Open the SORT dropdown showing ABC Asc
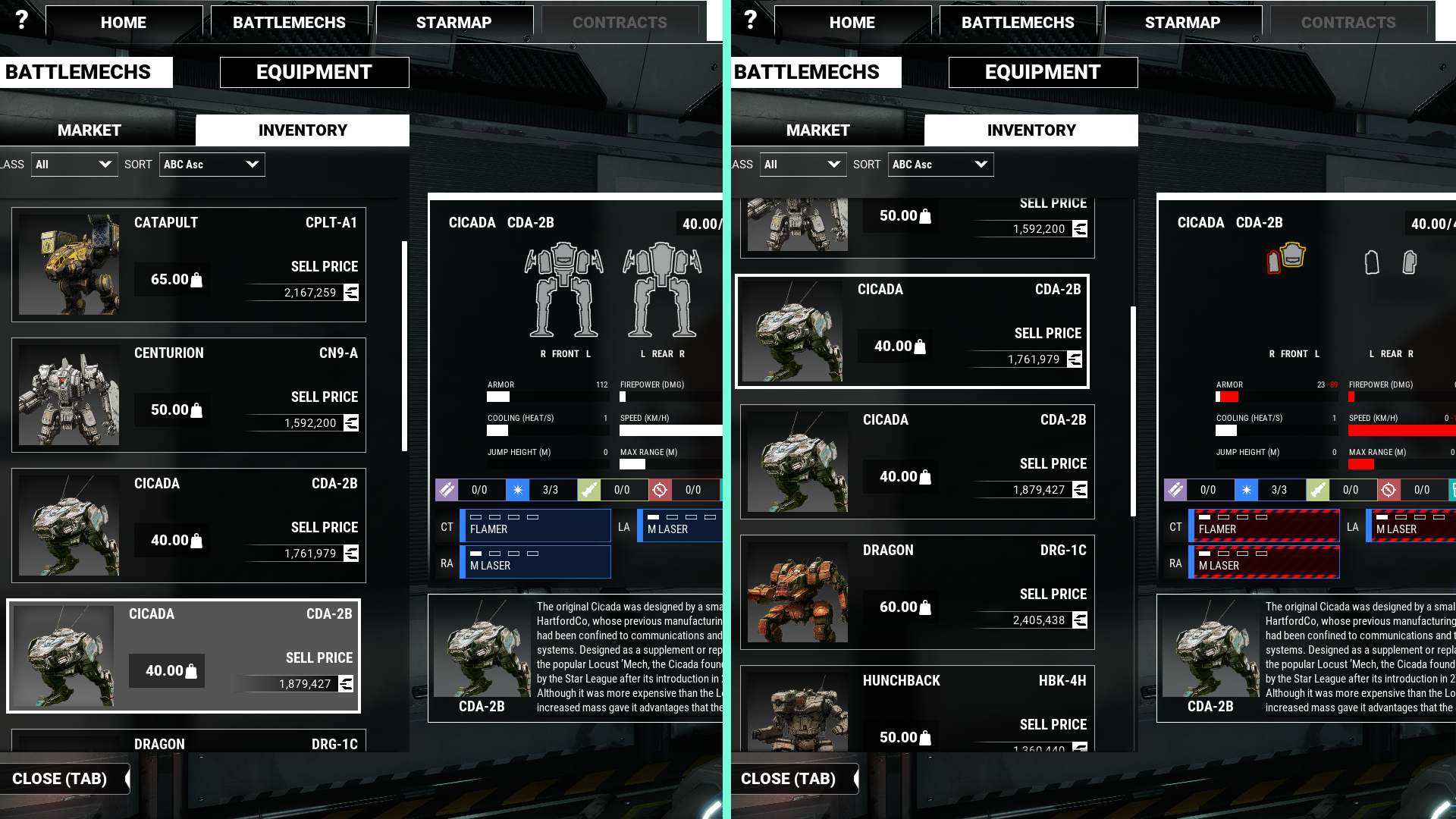This screenshot has width=1456, height=819. [212, 165]
